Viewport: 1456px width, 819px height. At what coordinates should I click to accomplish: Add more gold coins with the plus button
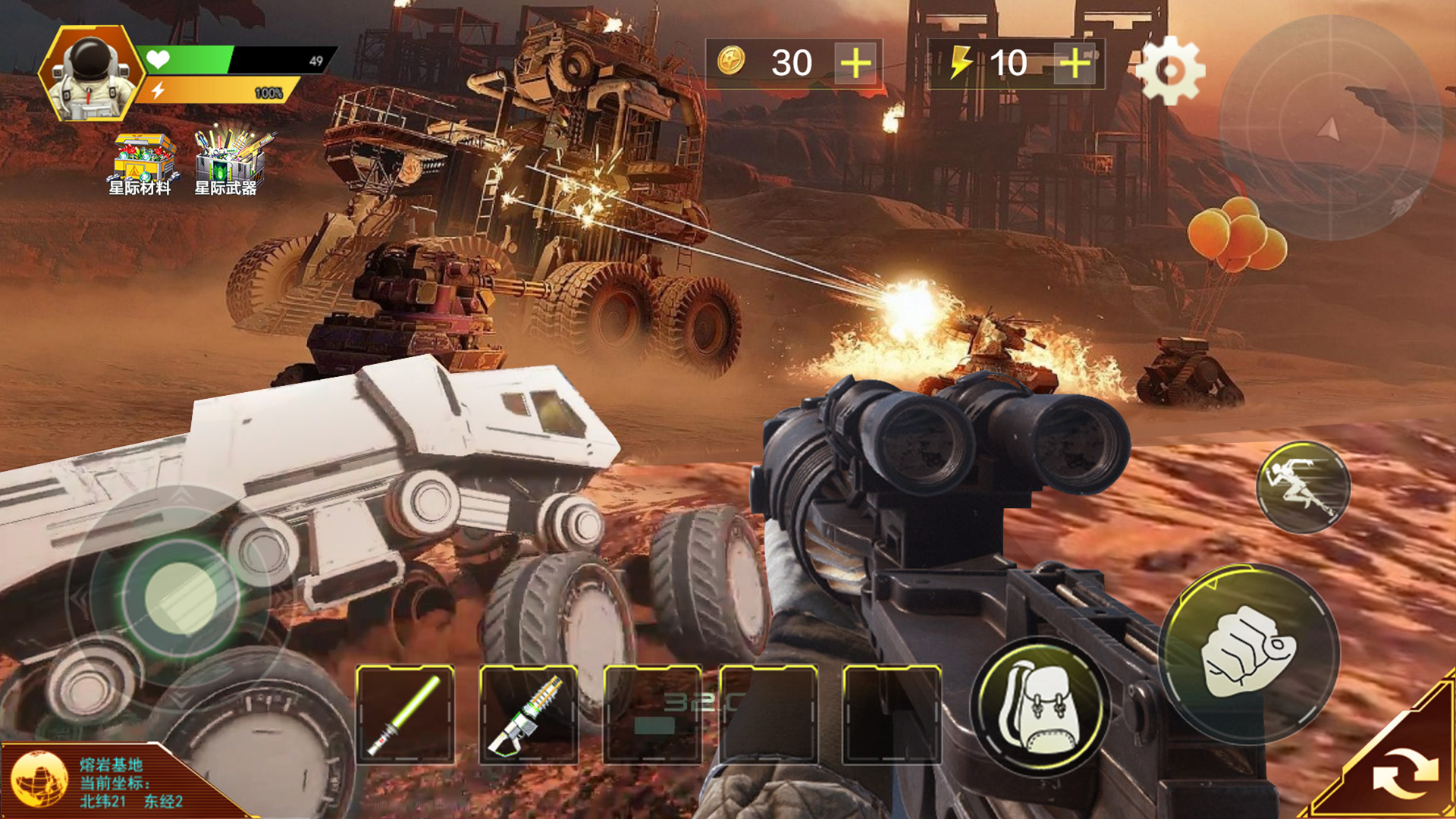(x=855, y=63)
